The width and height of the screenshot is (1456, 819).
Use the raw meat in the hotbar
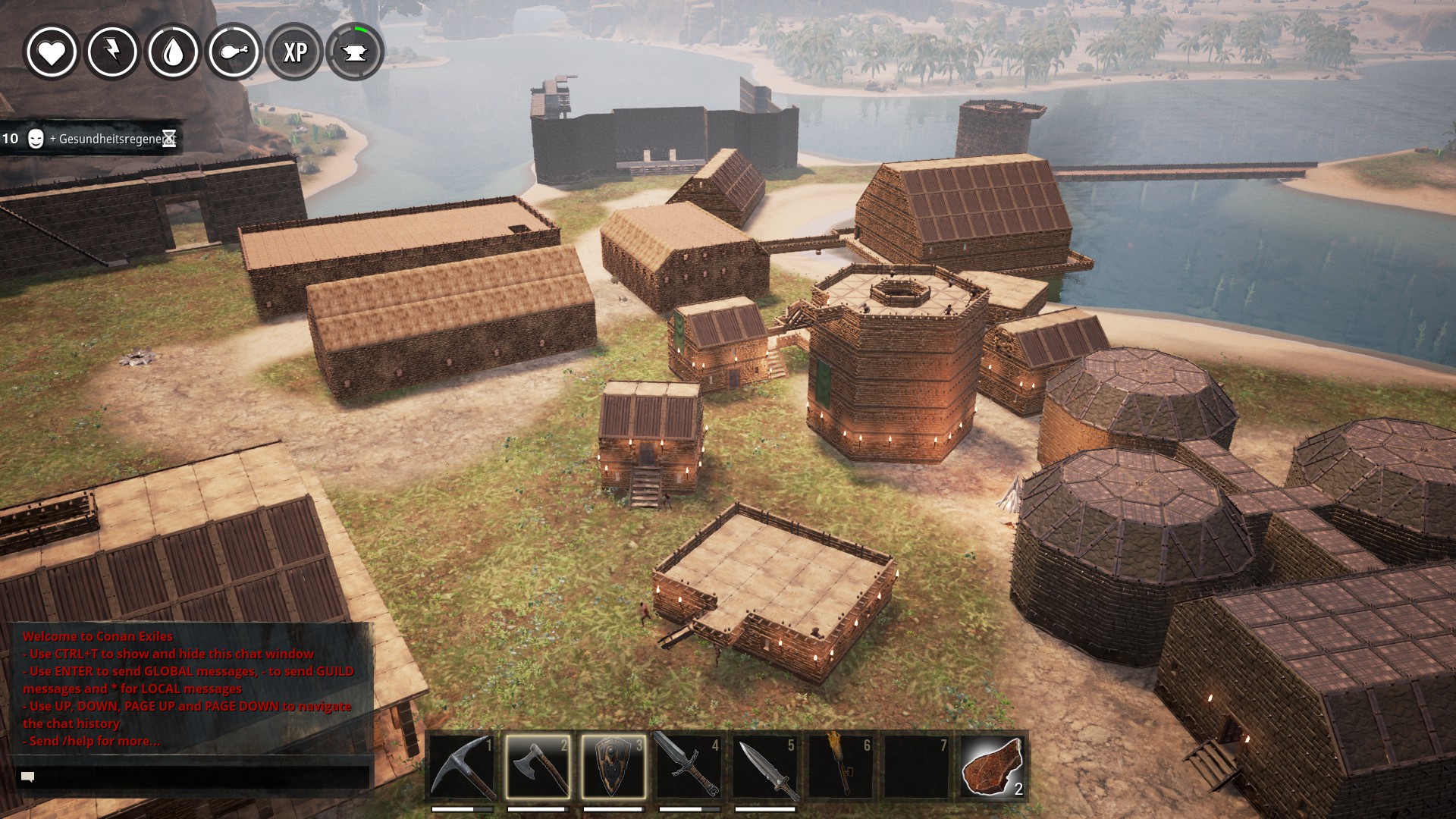[993, 766]
